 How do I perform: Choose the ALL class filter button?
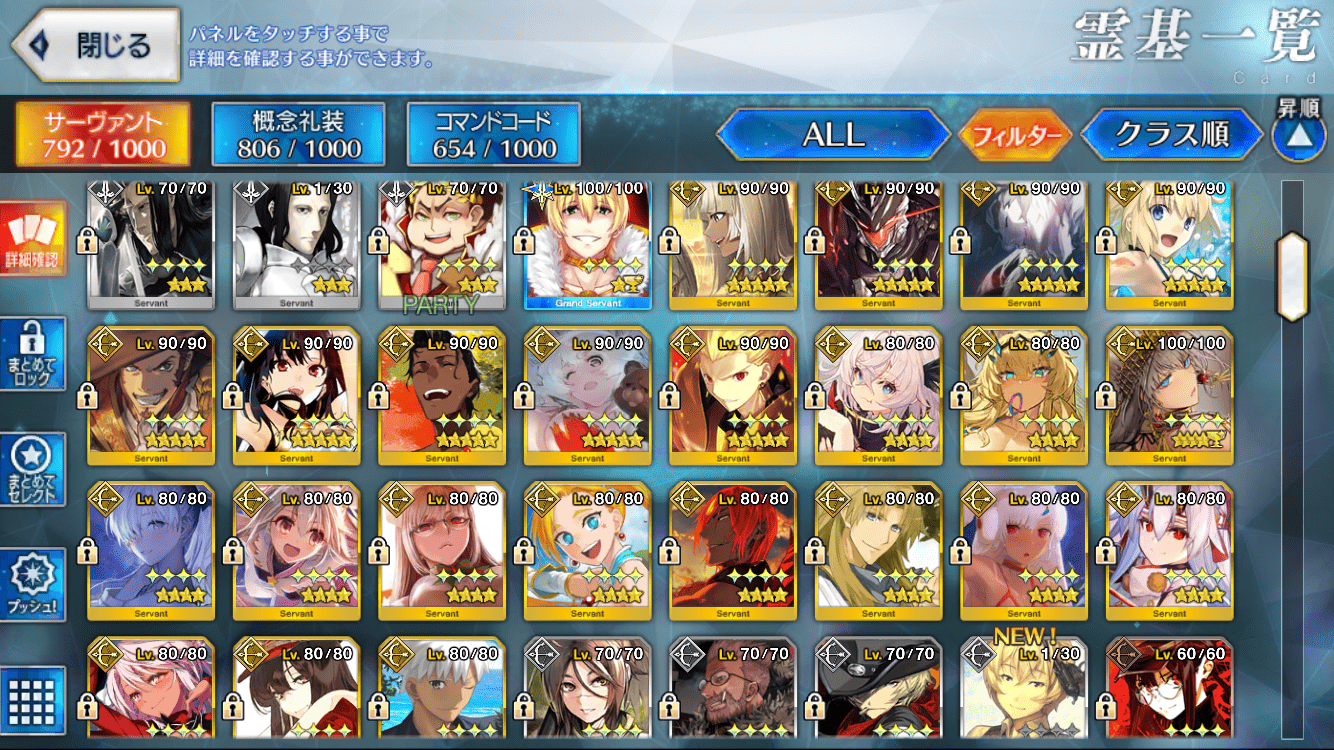pos(834,135)
